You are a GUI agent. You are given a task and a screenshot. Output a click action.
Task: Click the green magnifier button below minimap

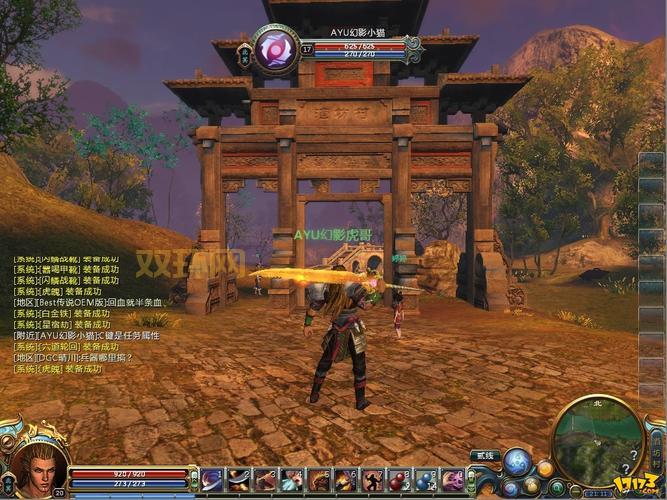(557, 487)
